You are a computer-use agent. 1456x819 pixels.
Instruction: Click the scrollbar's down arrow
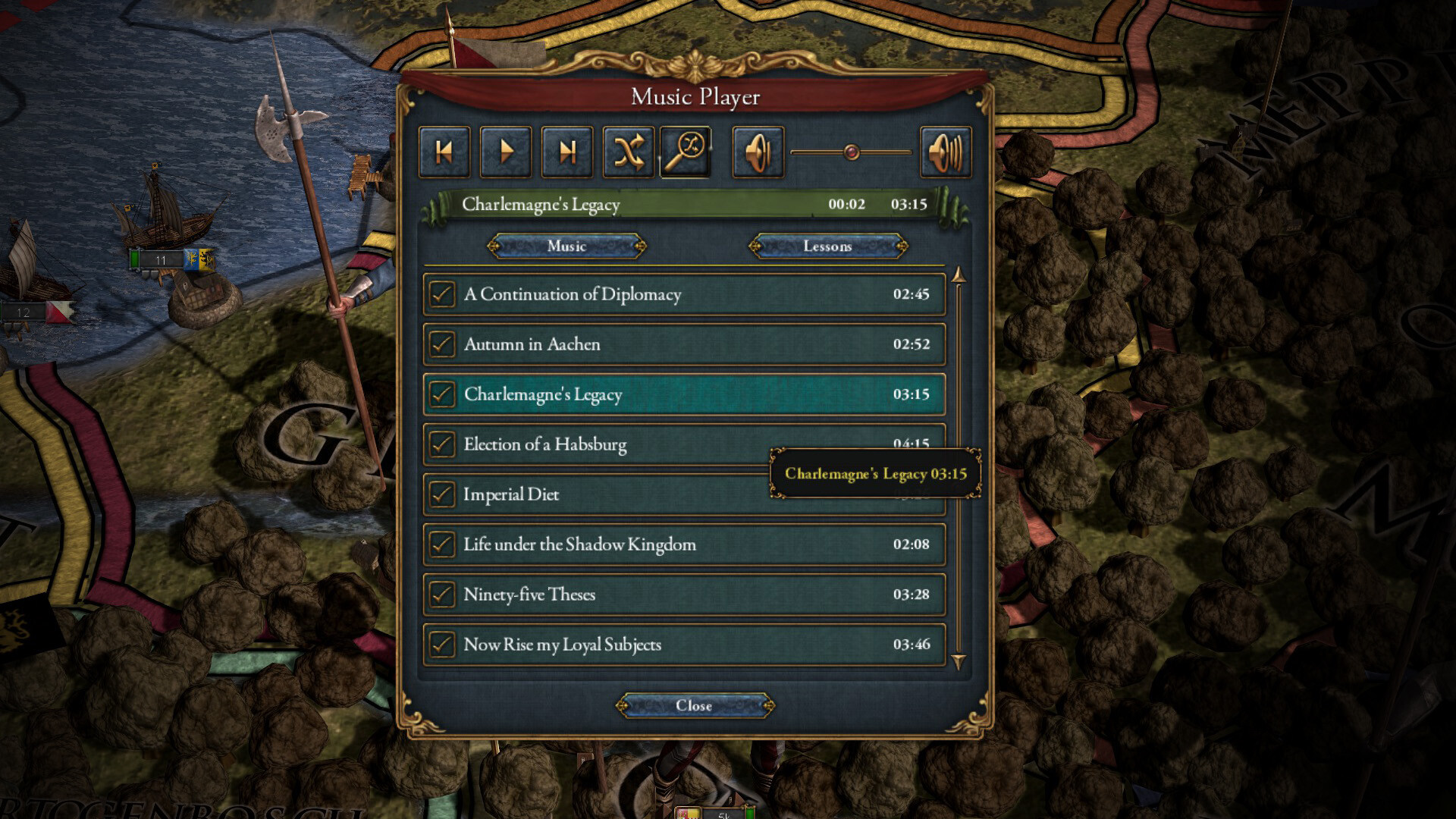pyautogui.click(x=959, y=658)
